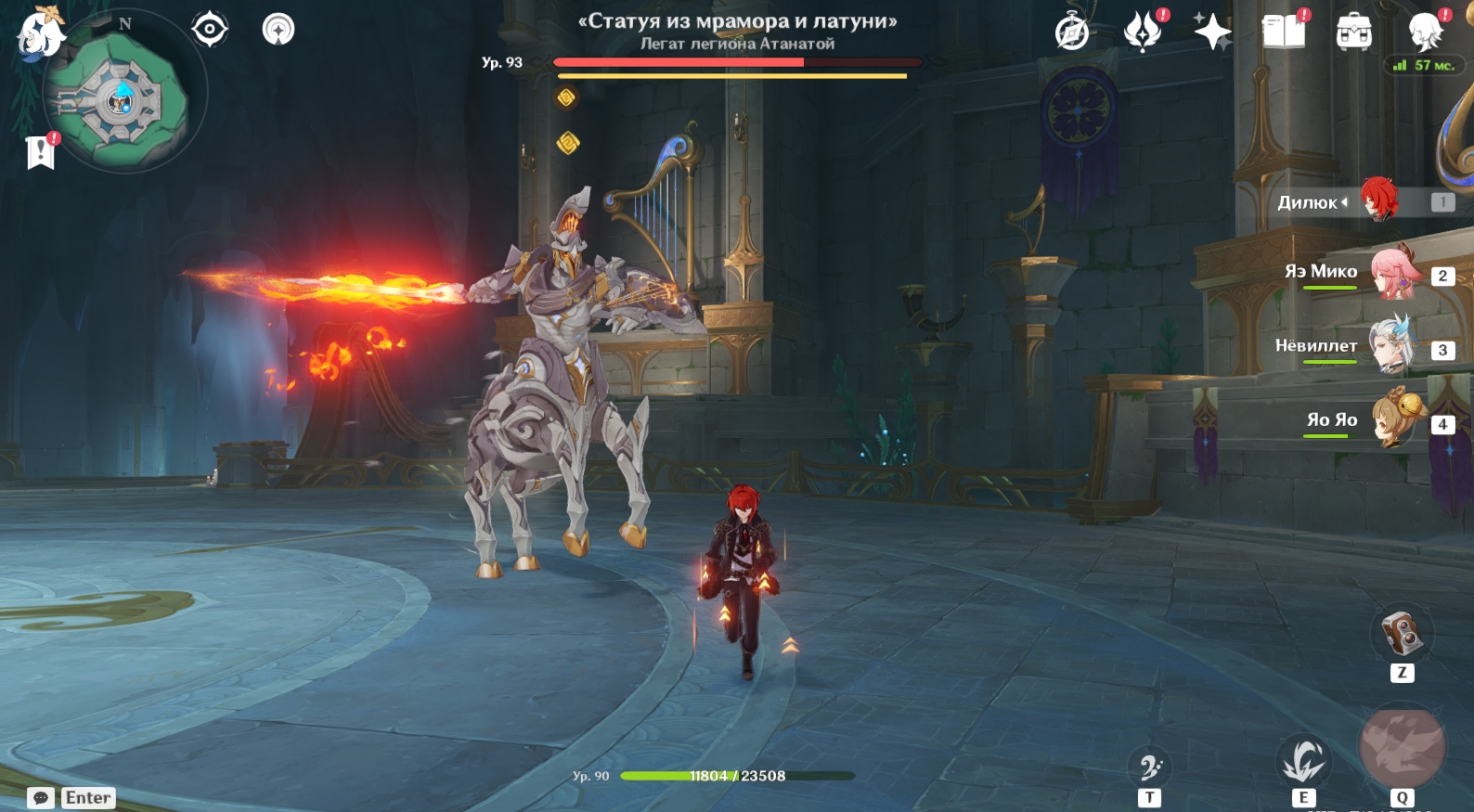Switch to Яо Яо

coord(1394,419)
